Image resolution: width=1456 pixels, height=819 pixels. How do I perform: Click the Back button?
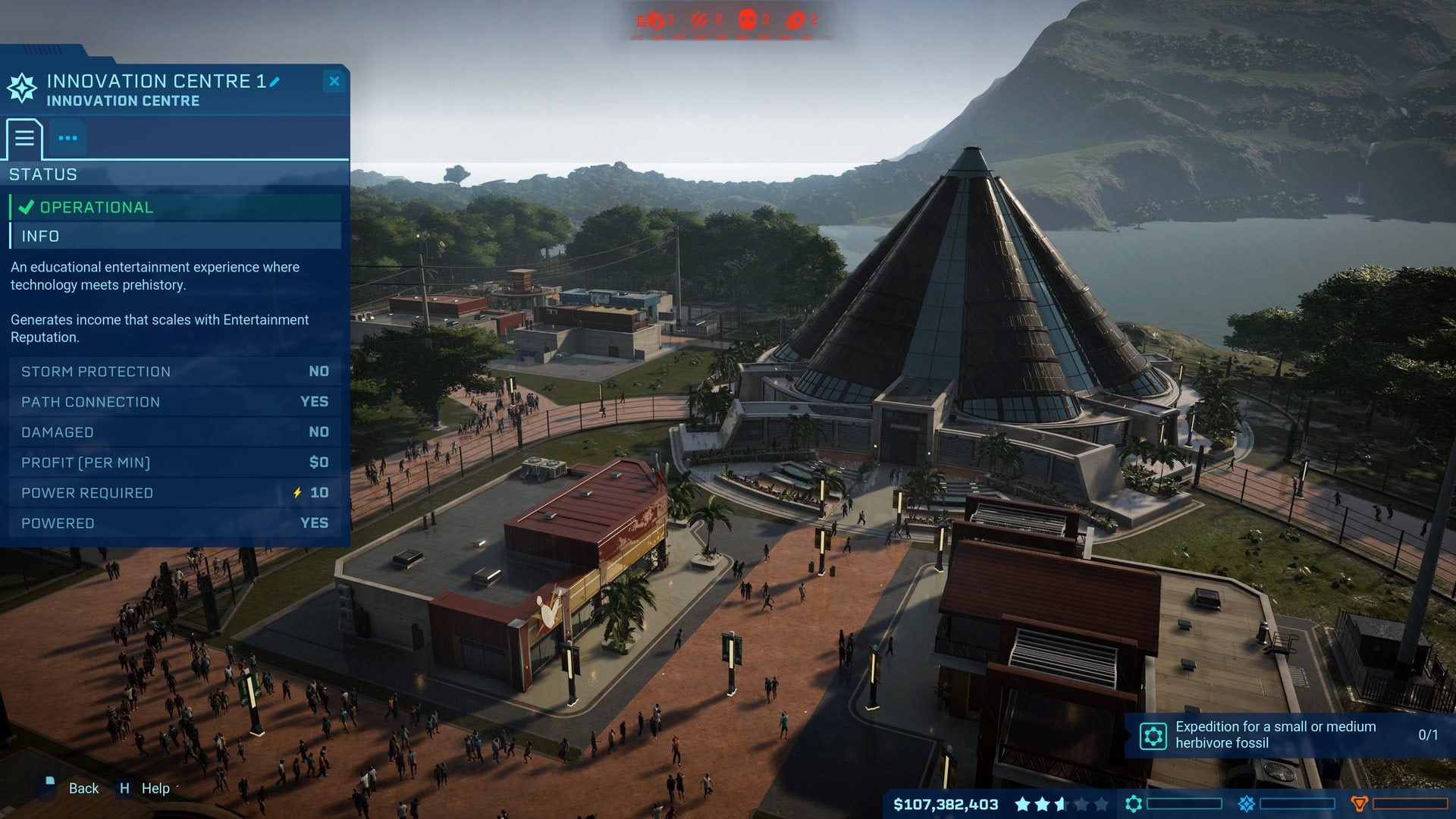tap(83, 789)
